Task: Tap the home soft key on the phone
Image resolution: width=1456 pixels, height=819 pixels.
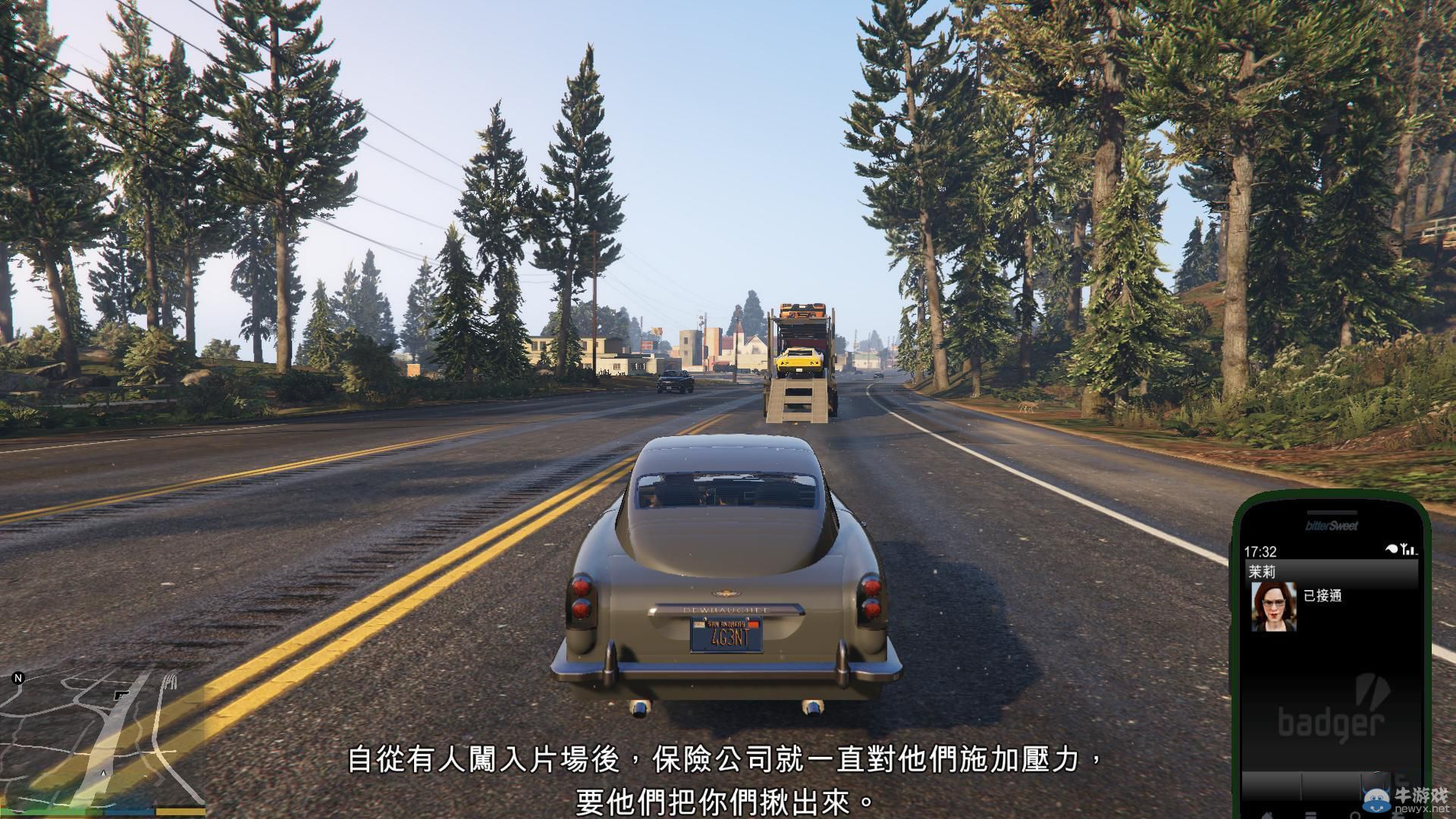Action: click(x=1269, y=814)
